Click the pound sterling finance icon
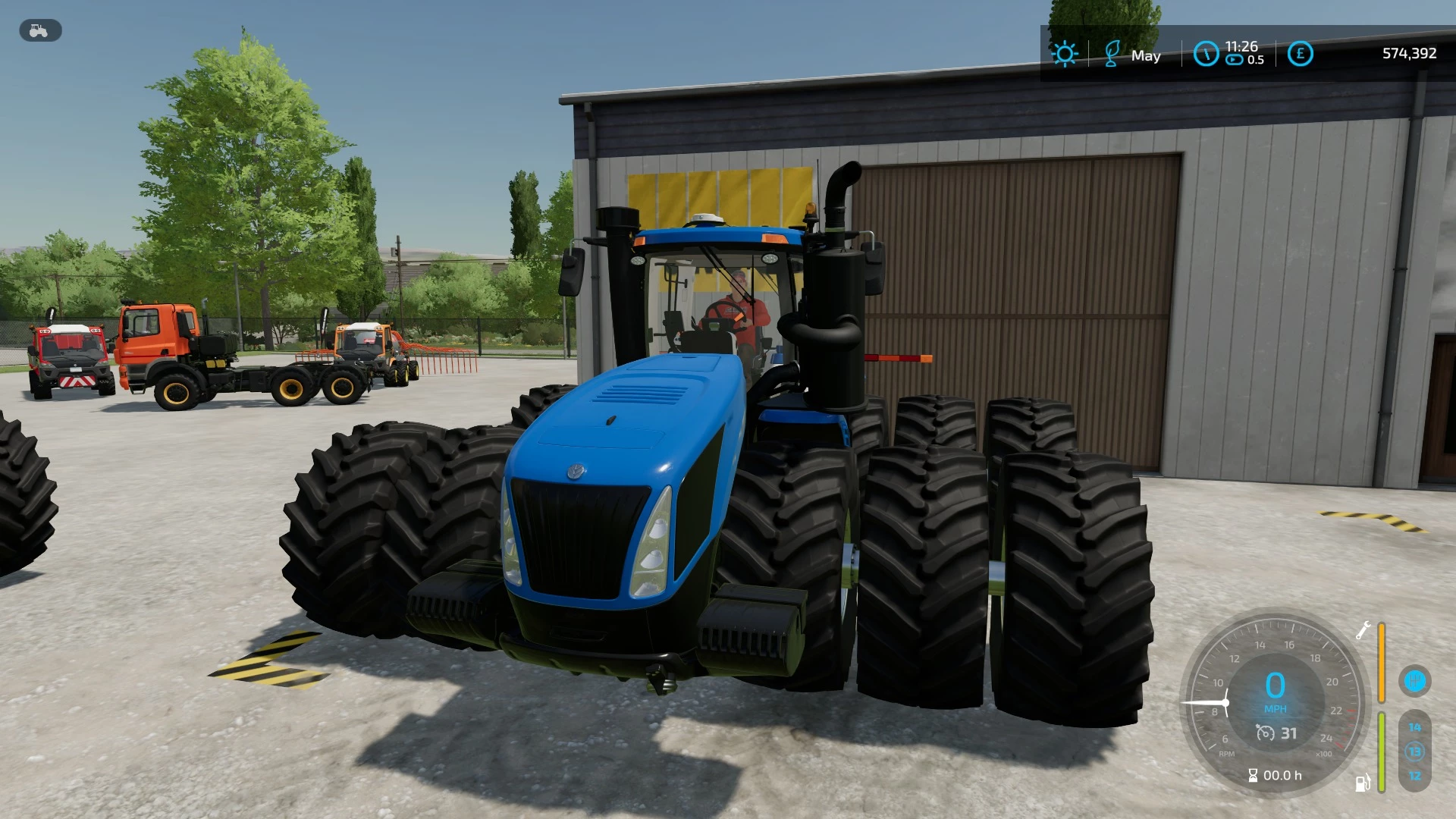 click(1301, 53)
